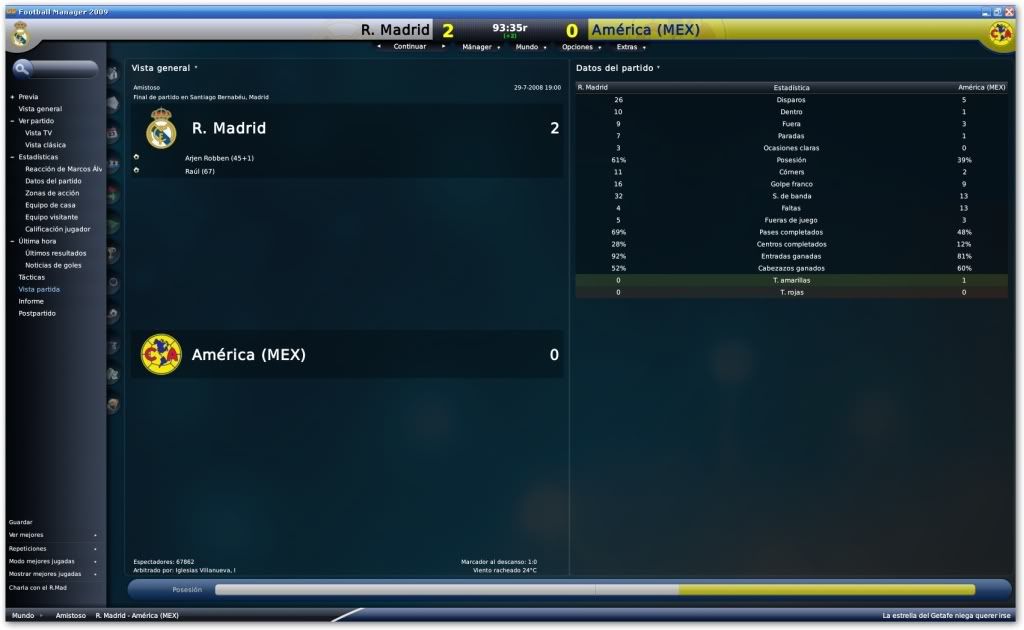Image resolution: width=1024 pixels, height=630 pixels.
Task: Open the Mánager menu
Action: point(477,47)
